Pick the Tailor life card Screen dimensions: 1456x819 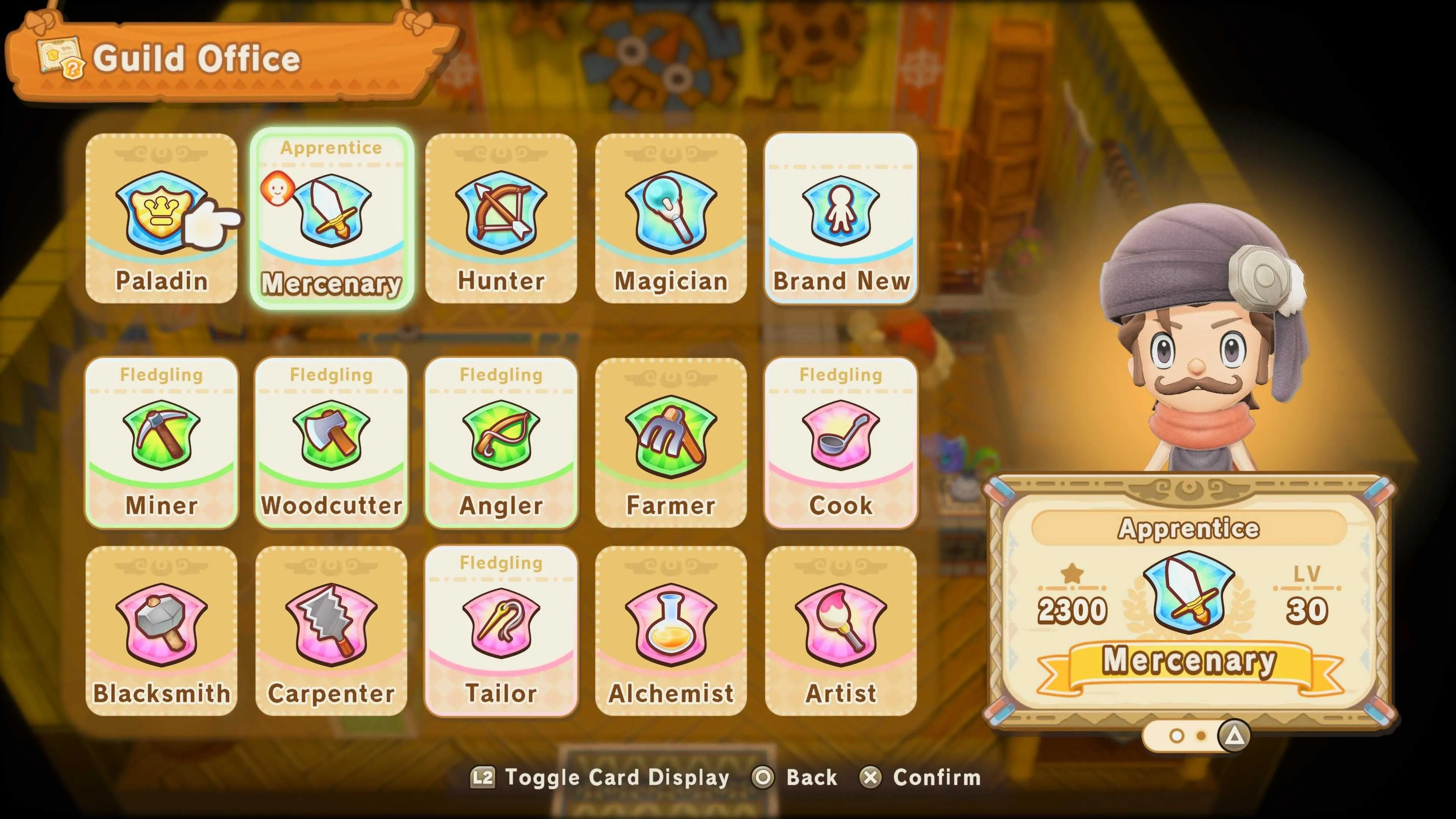pos(501,630)
